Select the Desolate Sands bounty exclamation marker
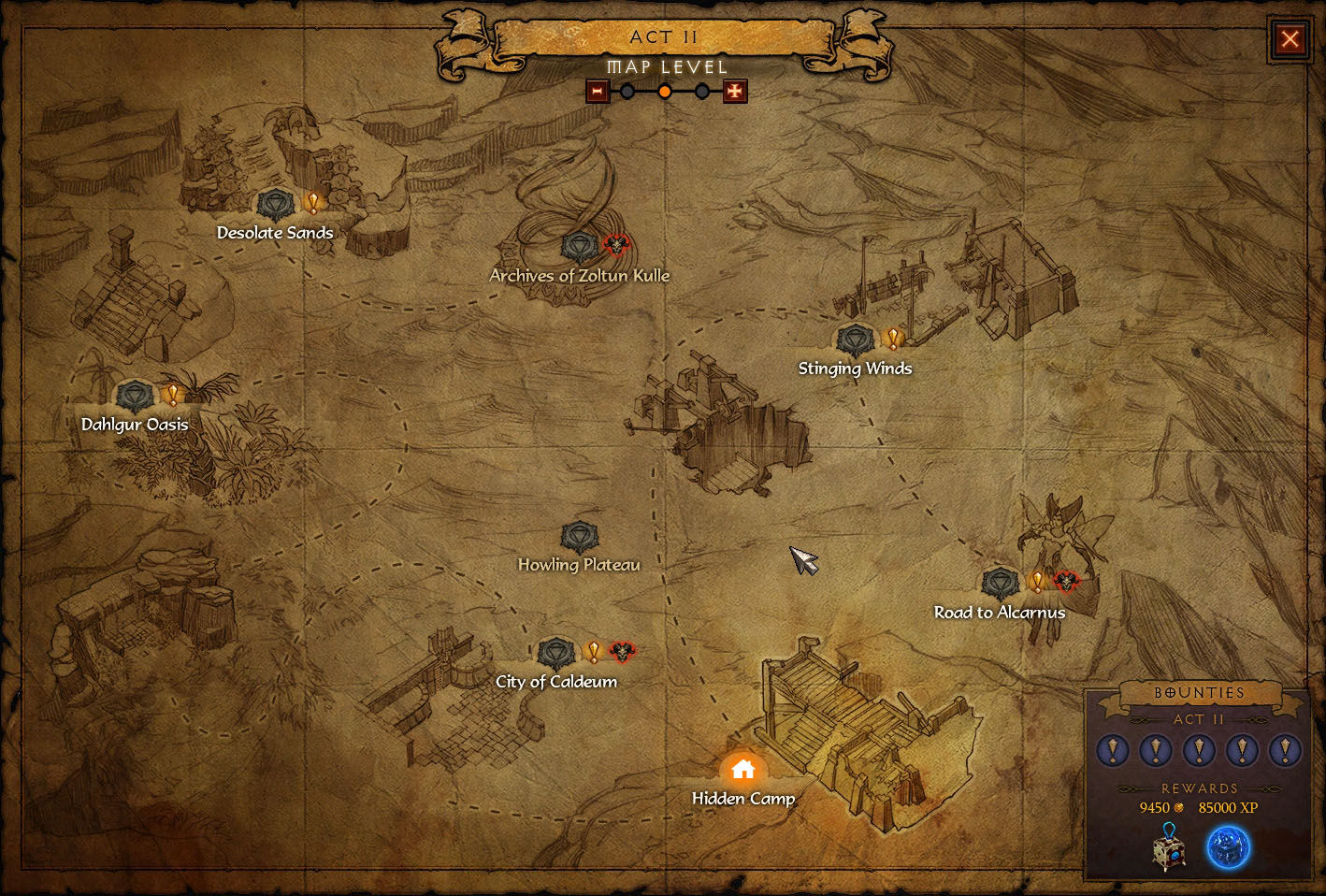 313,203
